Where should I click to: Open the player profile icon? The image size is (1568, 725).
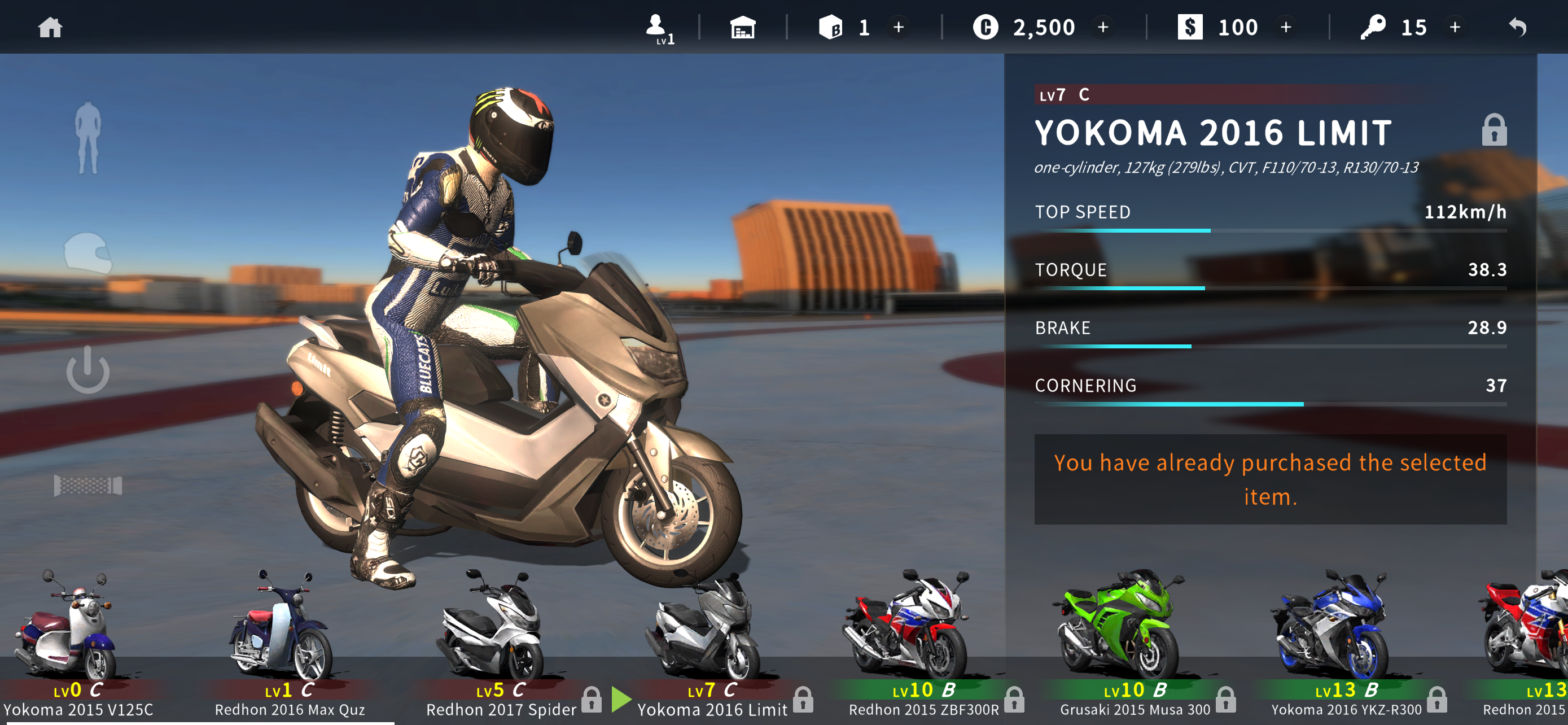pyautogui.click(x=658, y=28)
